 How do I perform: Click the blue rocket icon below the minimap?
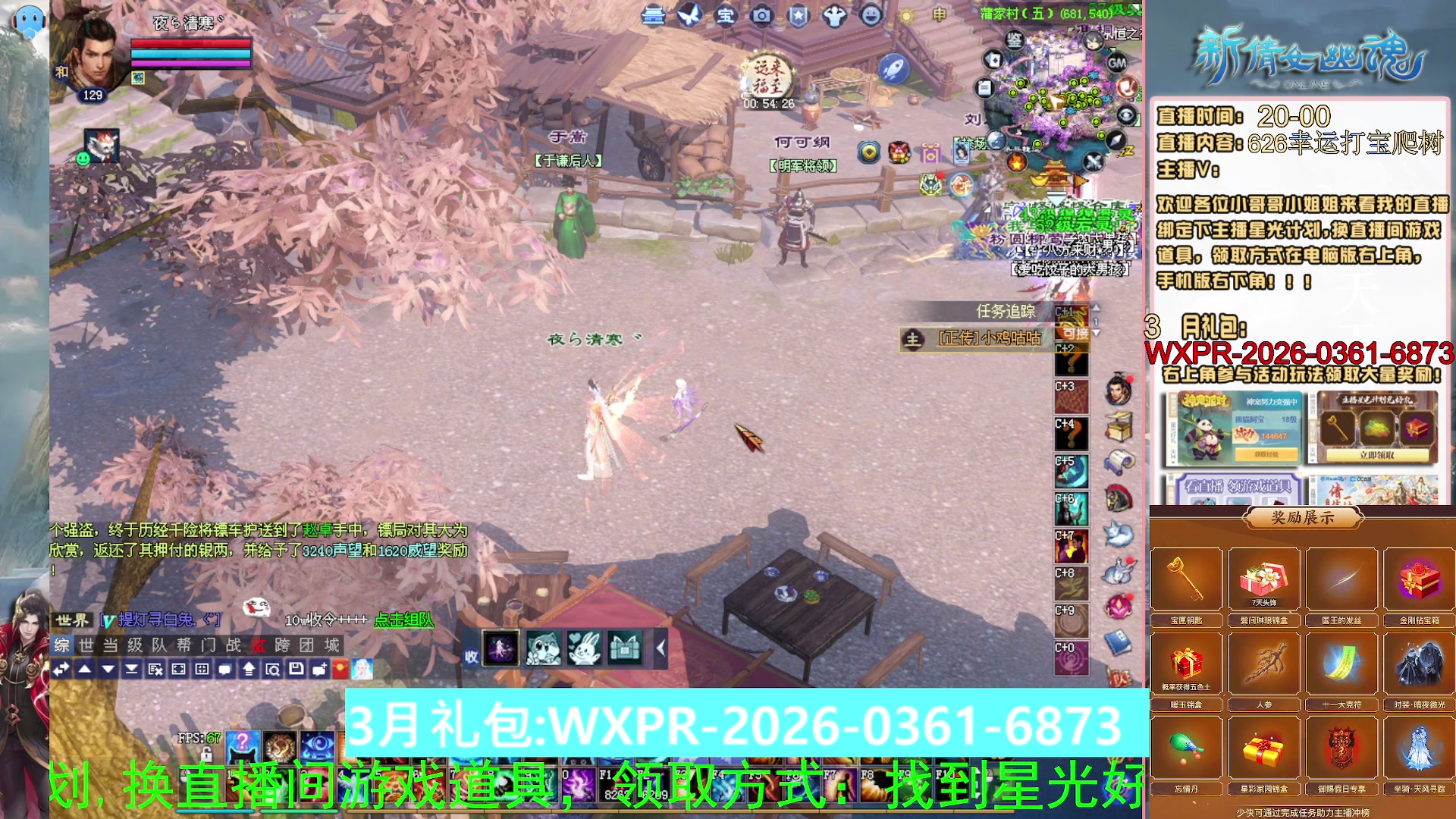[x=894, y=69]
